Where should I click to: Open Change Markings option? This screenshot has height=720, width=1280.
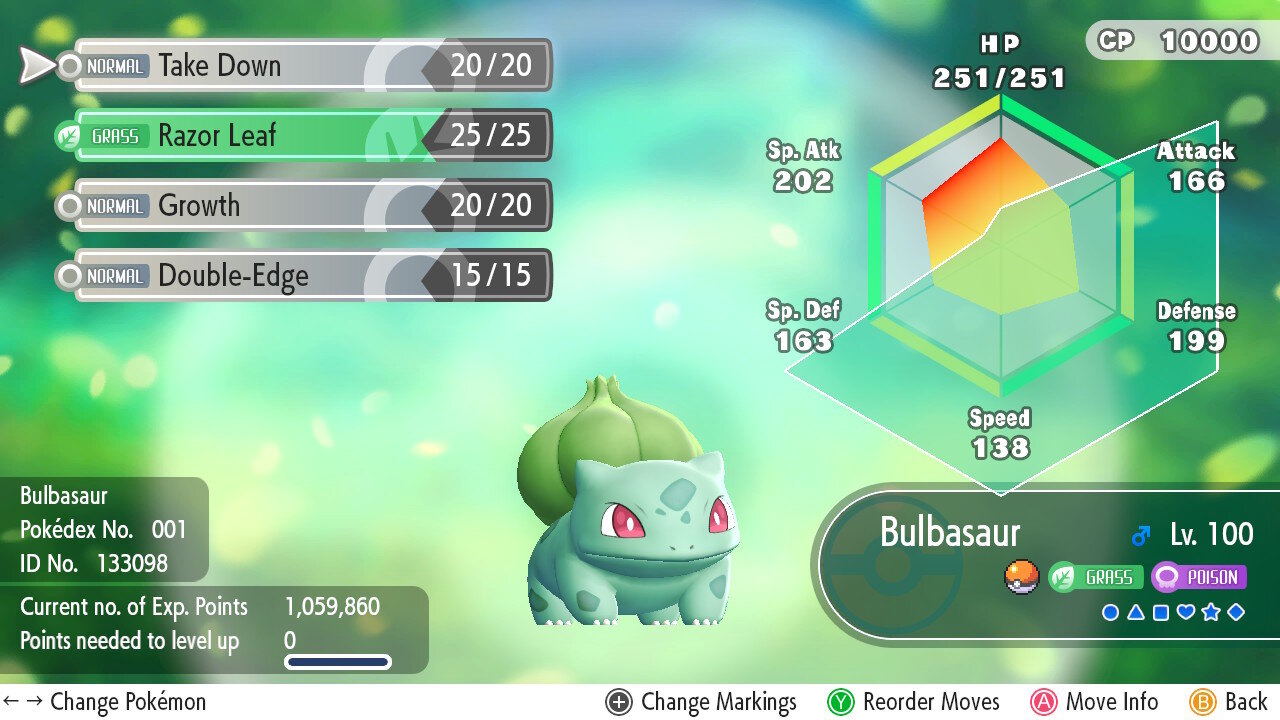pos(701,702)
